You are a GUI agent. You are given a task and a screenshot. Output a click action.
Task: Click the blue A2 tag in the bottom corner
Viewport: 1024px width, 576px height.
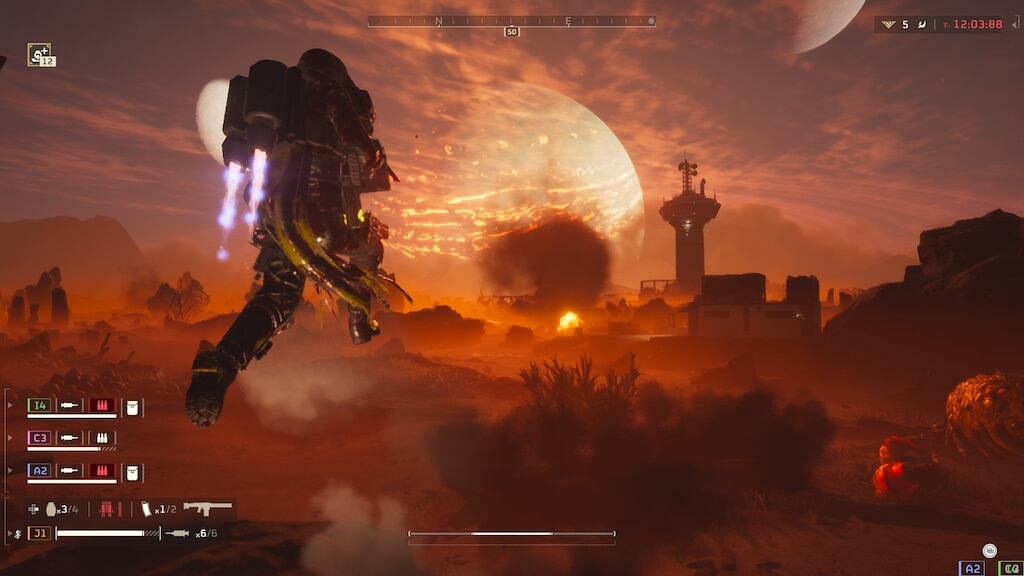pos(971,568)
